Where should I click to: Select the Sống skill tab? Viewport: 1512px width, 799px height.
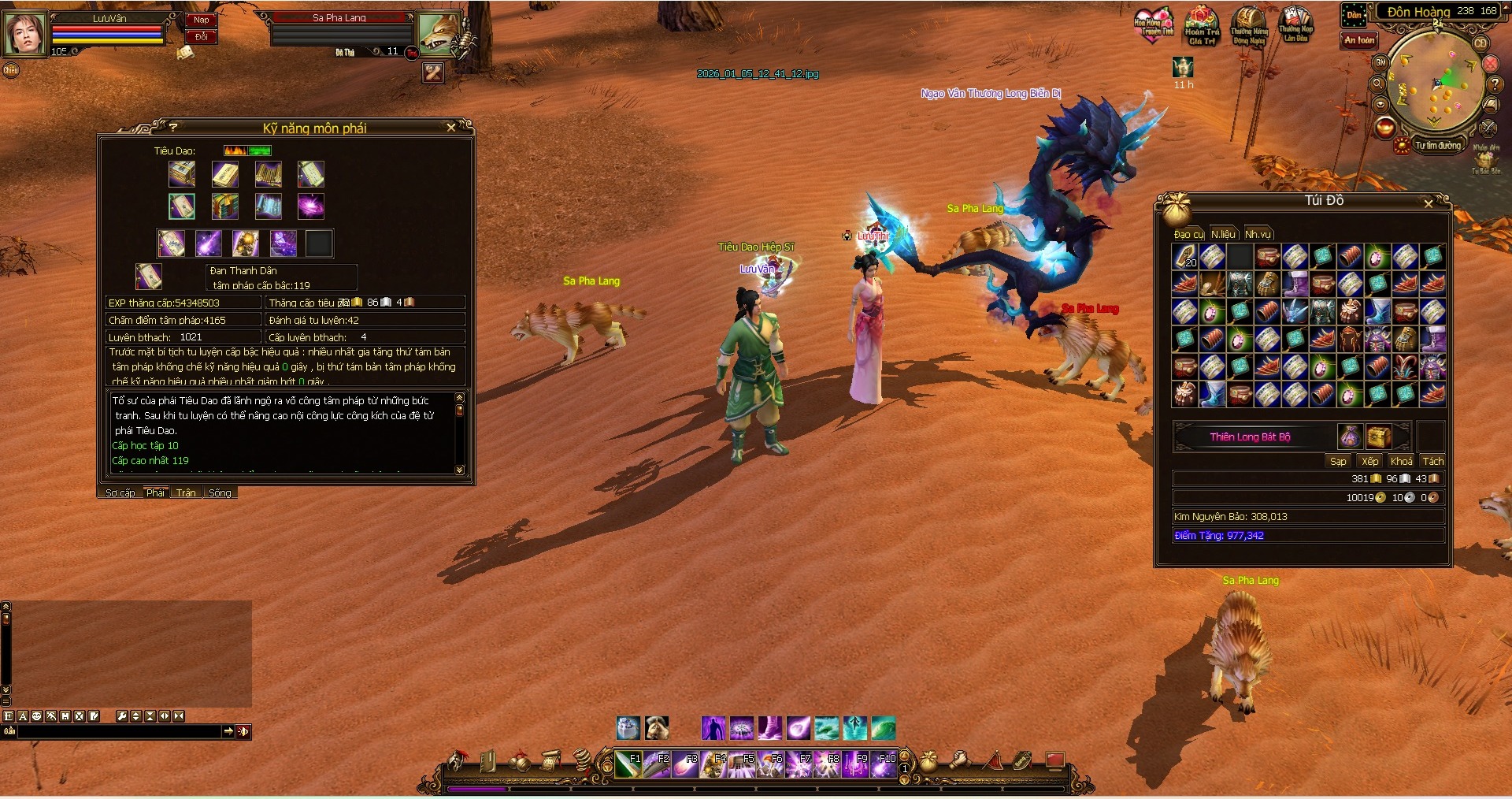point(220,492)
